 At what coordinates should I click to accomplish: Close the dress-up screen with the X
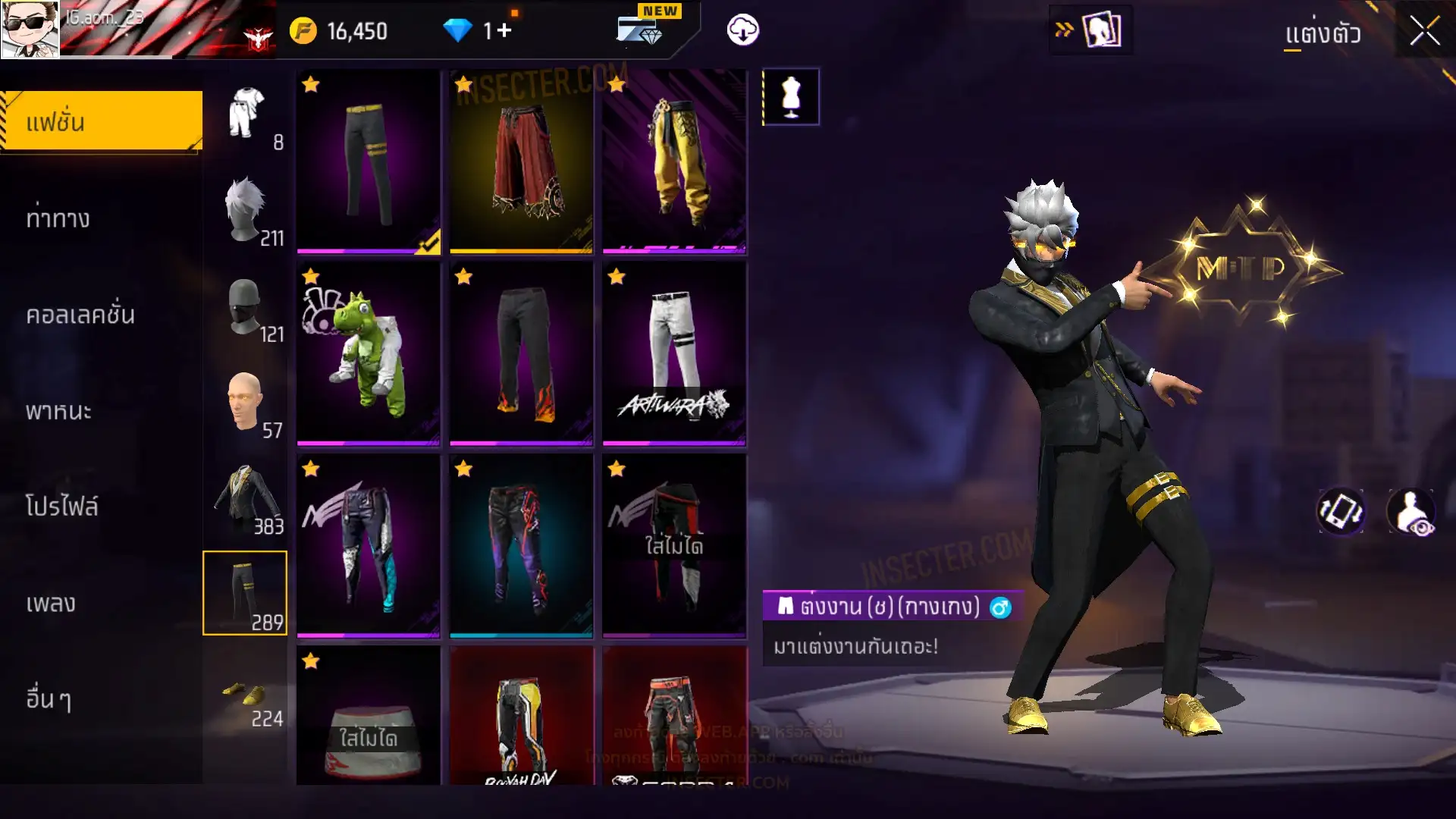tap(1424, 32)
